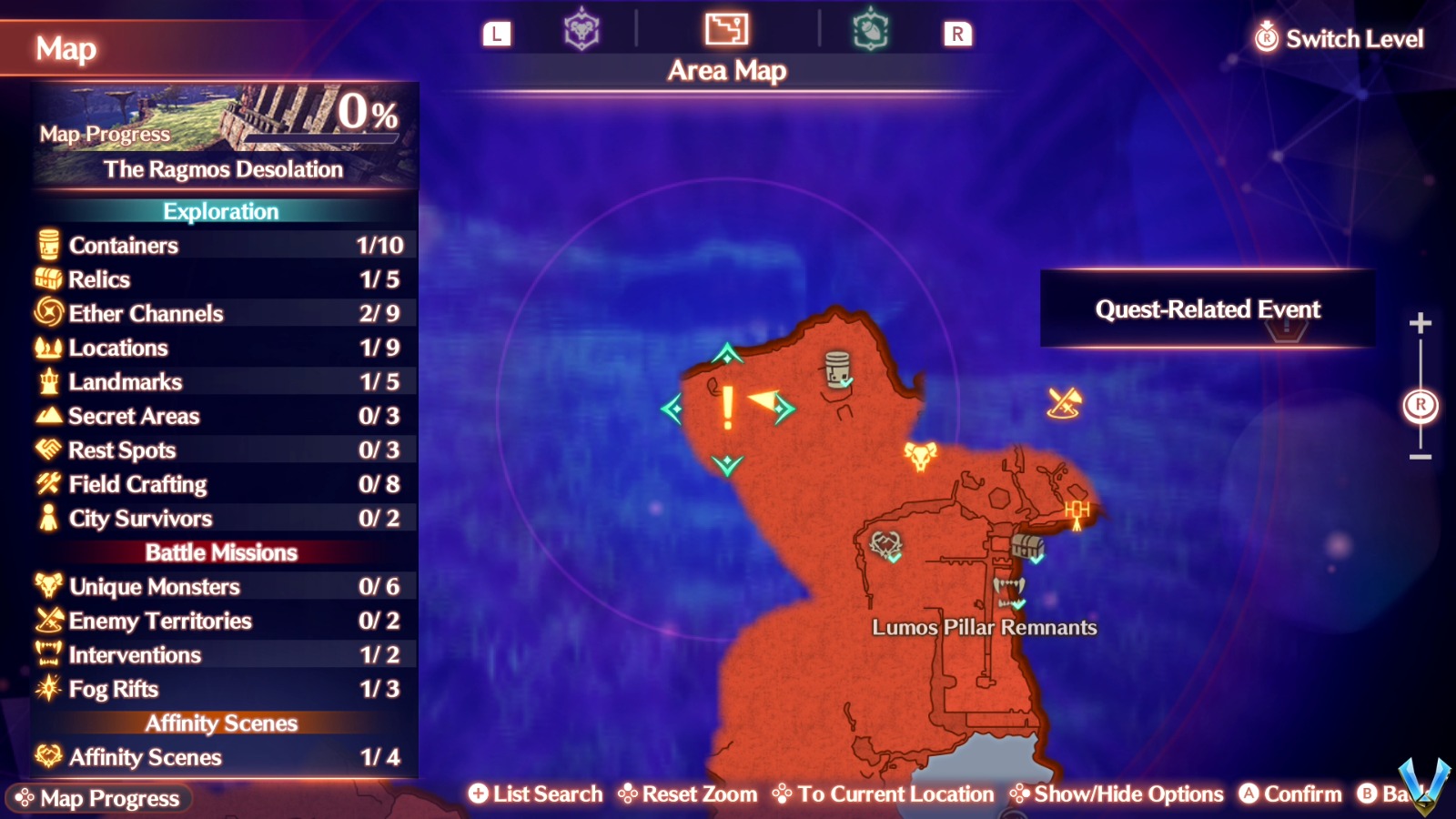This screenshot has height=819, width=1456.
Task: Open the green collection tab beside Area Map
Action: coord(872,30)
